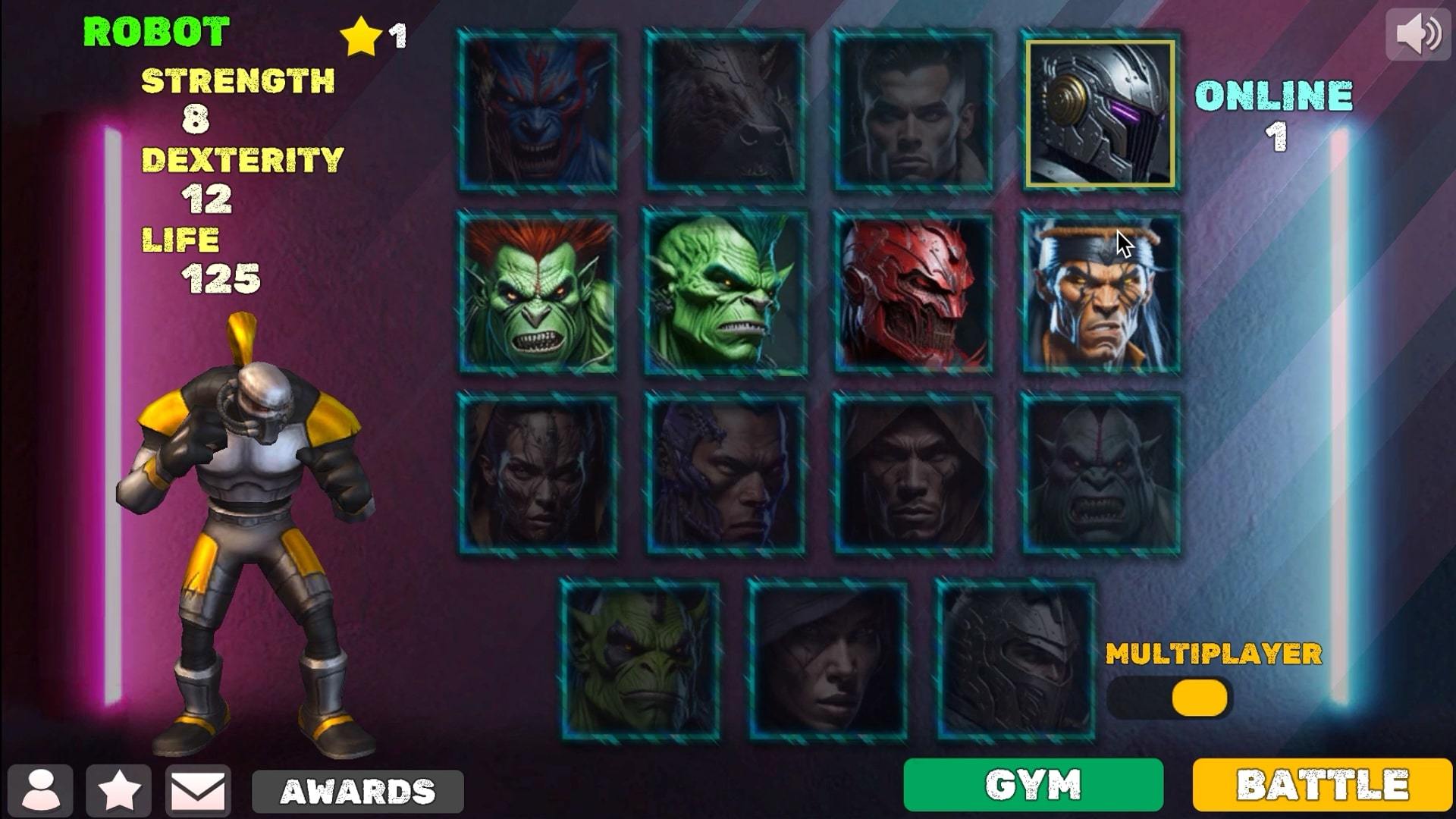View your Awards
The width and height of the screenshot is (1456, 819).
pos(356,790)
